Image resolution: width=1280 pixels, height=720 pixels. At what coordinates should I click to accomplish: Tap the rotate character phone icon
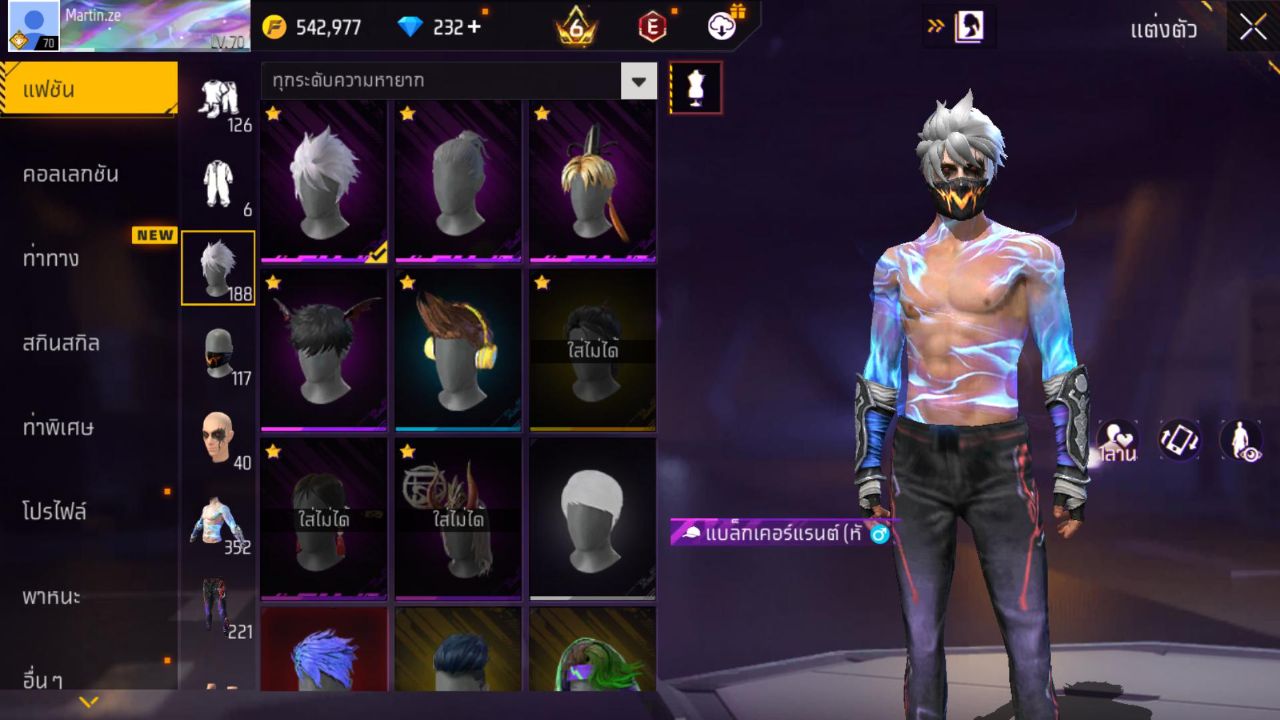1177,441
